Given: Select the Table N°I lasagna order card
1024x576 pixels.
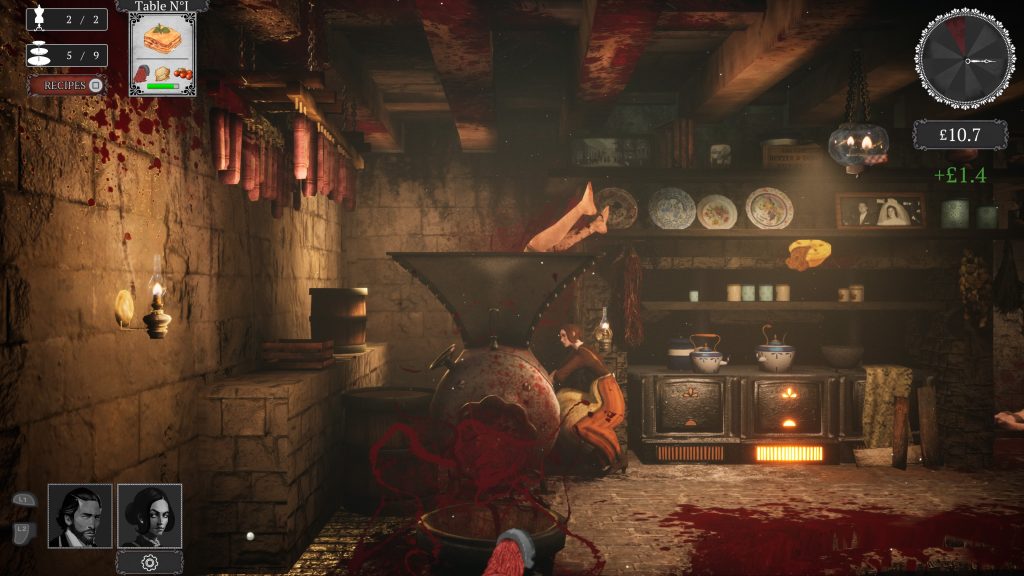Looking at the screenshot, I should (162, 53).
